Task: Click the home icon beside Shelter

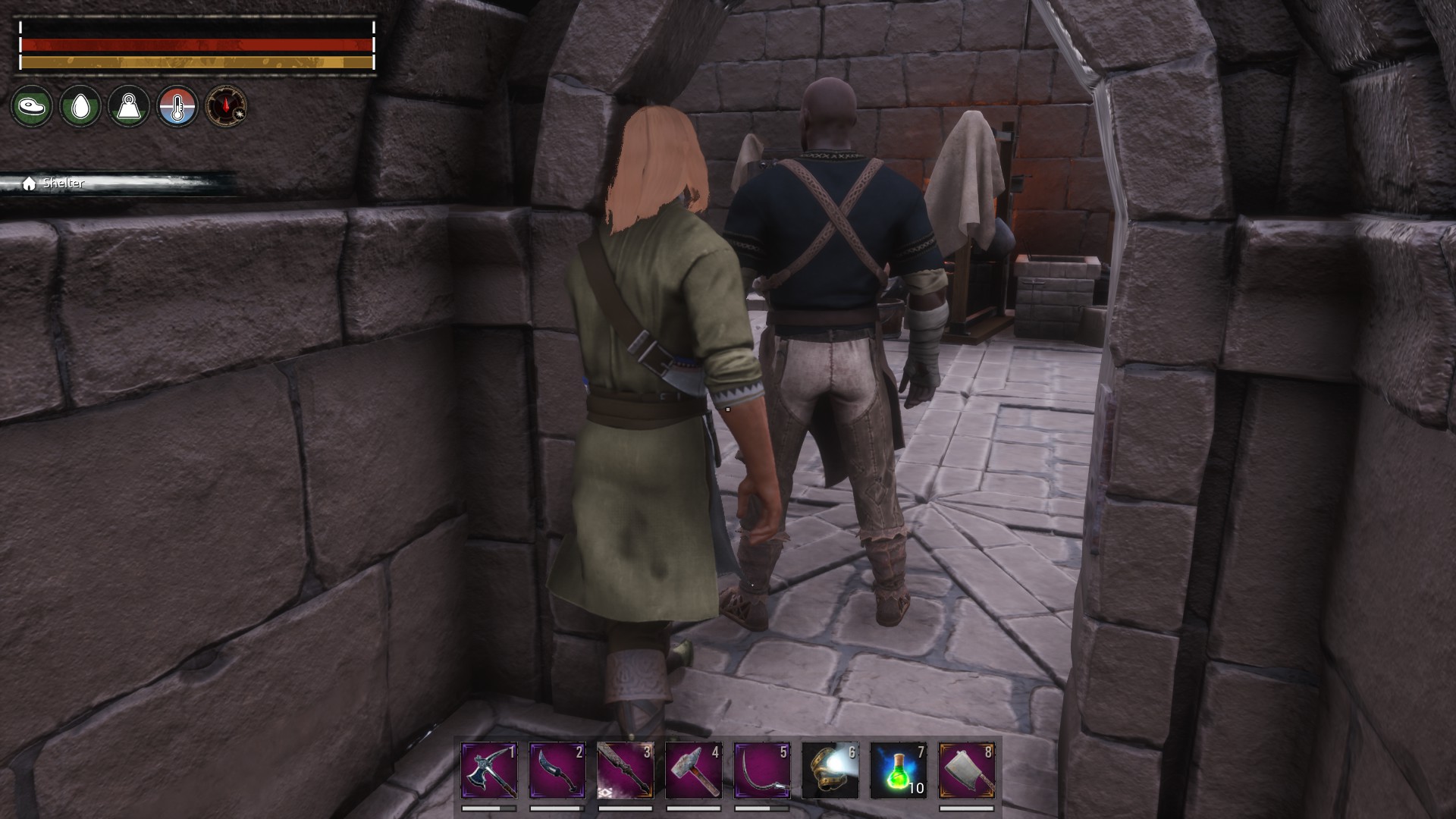Action: [x=29, y=182]
